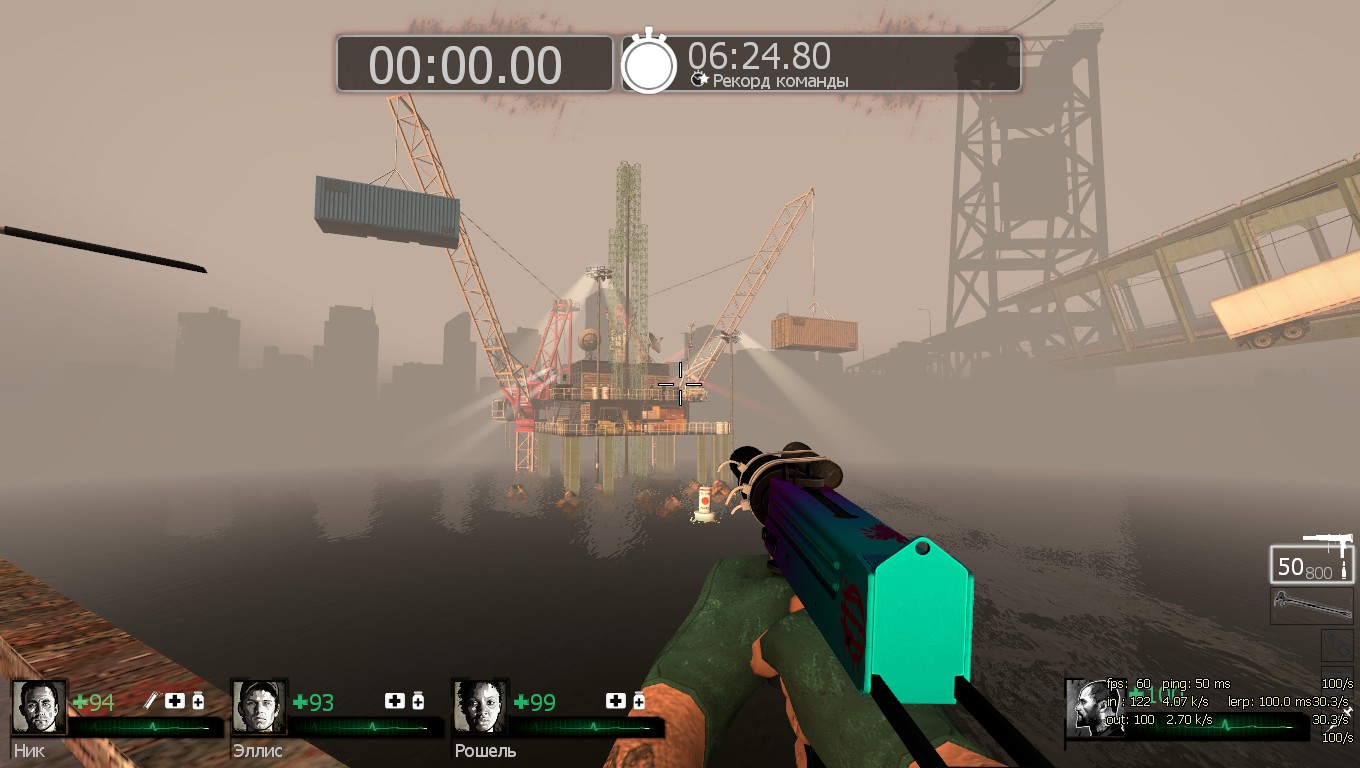Click Rochelle's first aid kit icon
Image resolution: width=1360 pixels, height=768 pixels.
pyautogui.click(x=615, y=701)
